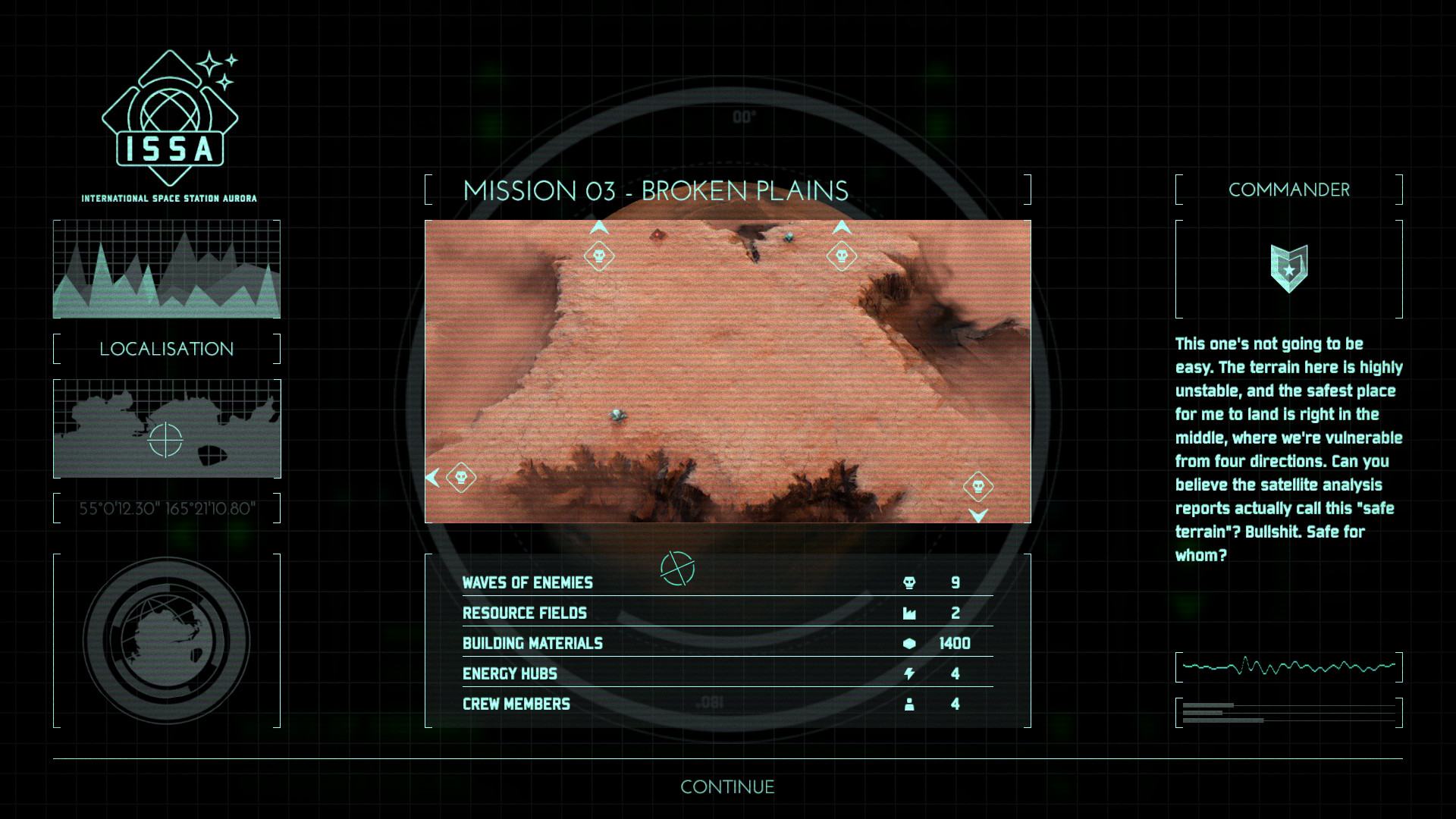Click the crosshair target above the stats list
This screenshot has width=1456, height=819.
677,569
